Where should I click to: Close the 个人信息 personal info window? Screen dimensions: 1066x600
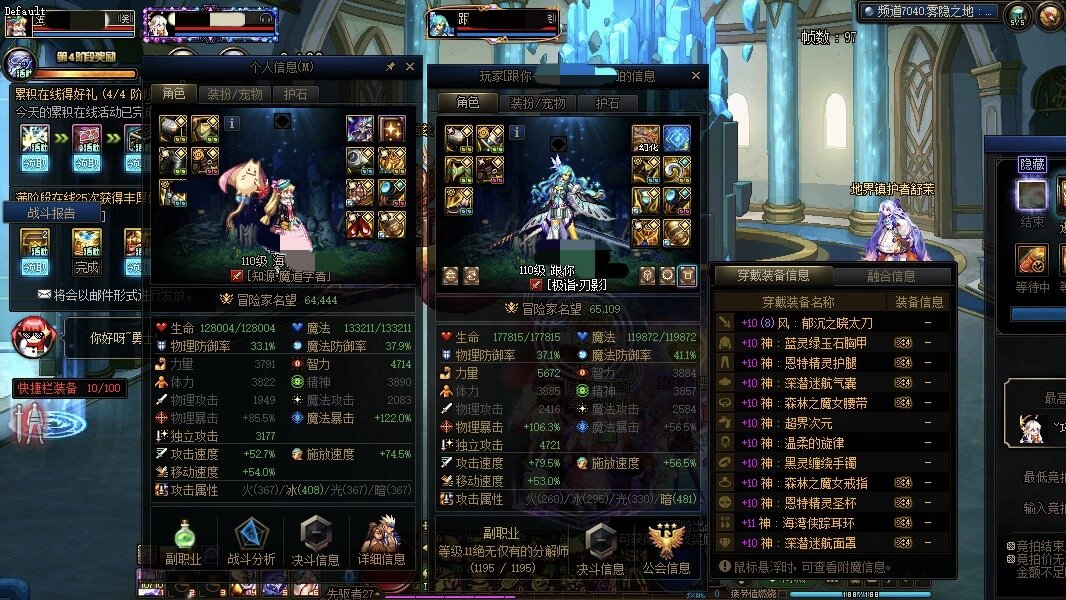(410, 67)
